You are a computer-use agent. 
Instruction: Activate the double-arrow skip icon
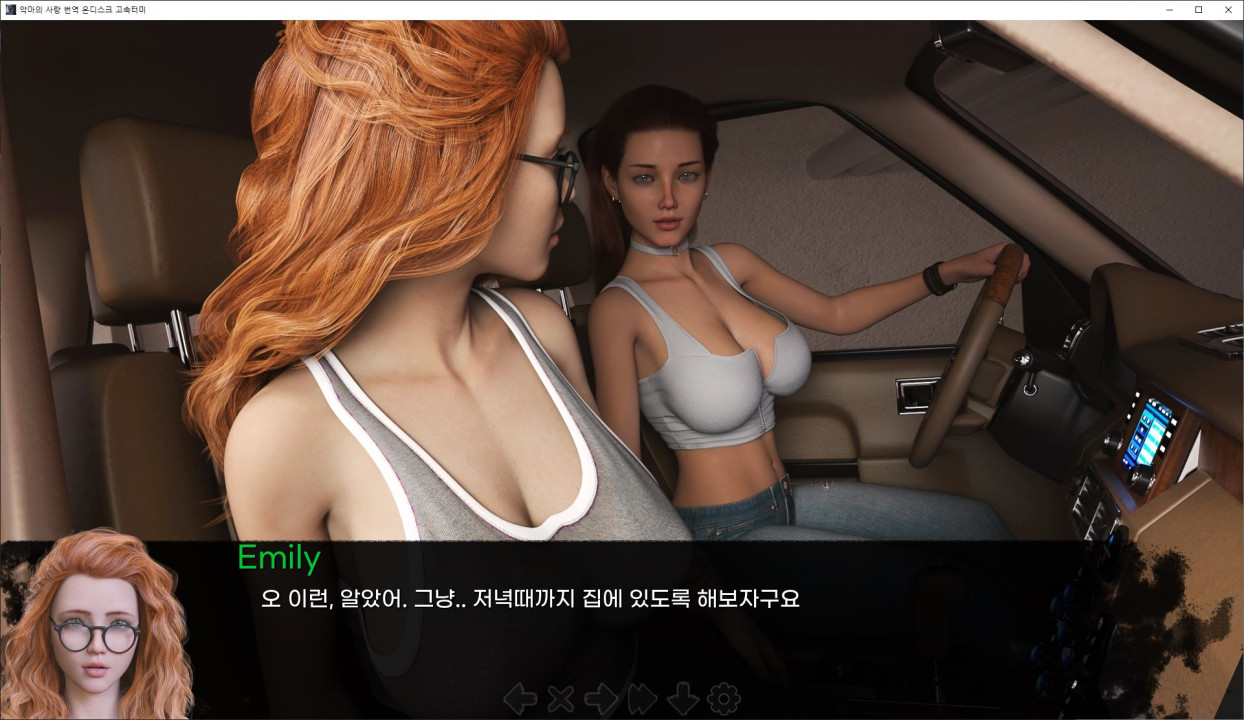642,699
